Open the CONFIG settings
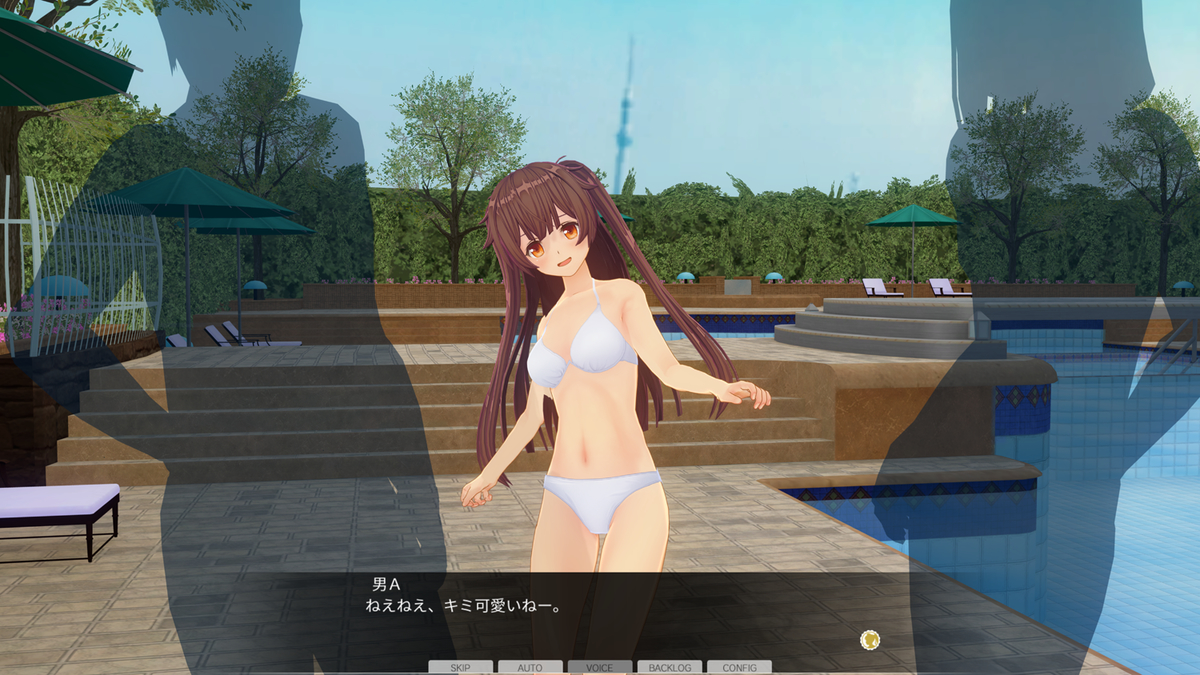Screen dimensions: 1200x675 [x=739, y=667]
